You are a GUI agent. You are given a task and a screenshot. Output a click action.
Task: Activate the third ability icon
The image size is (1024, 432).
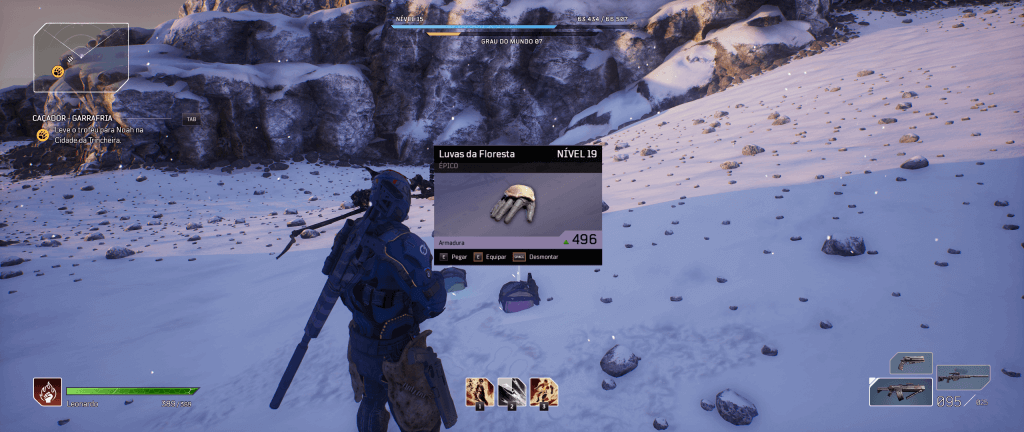click(x=543, y=391)
